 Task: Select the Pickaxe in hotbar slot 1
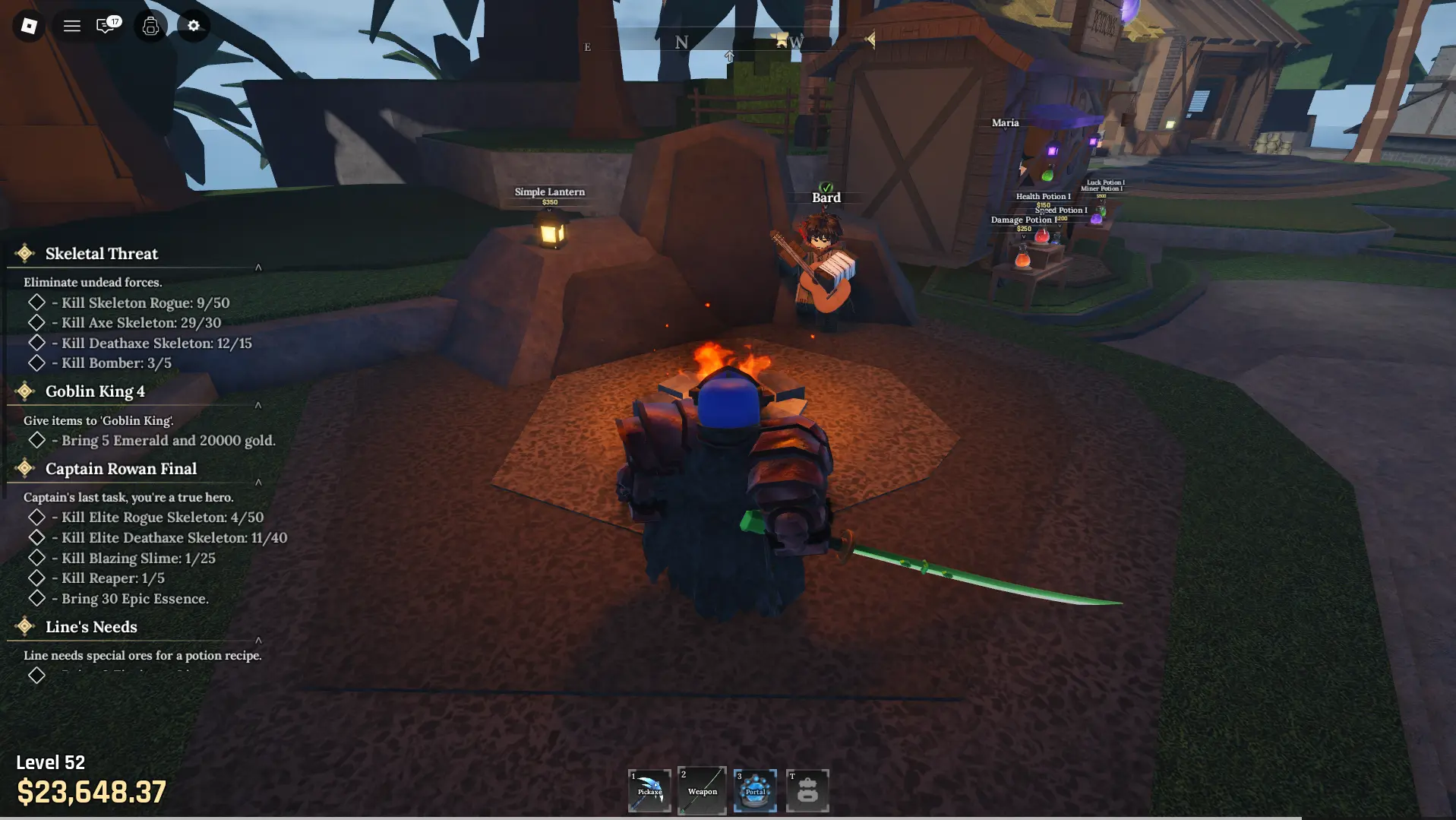click(x=649, y=790)
